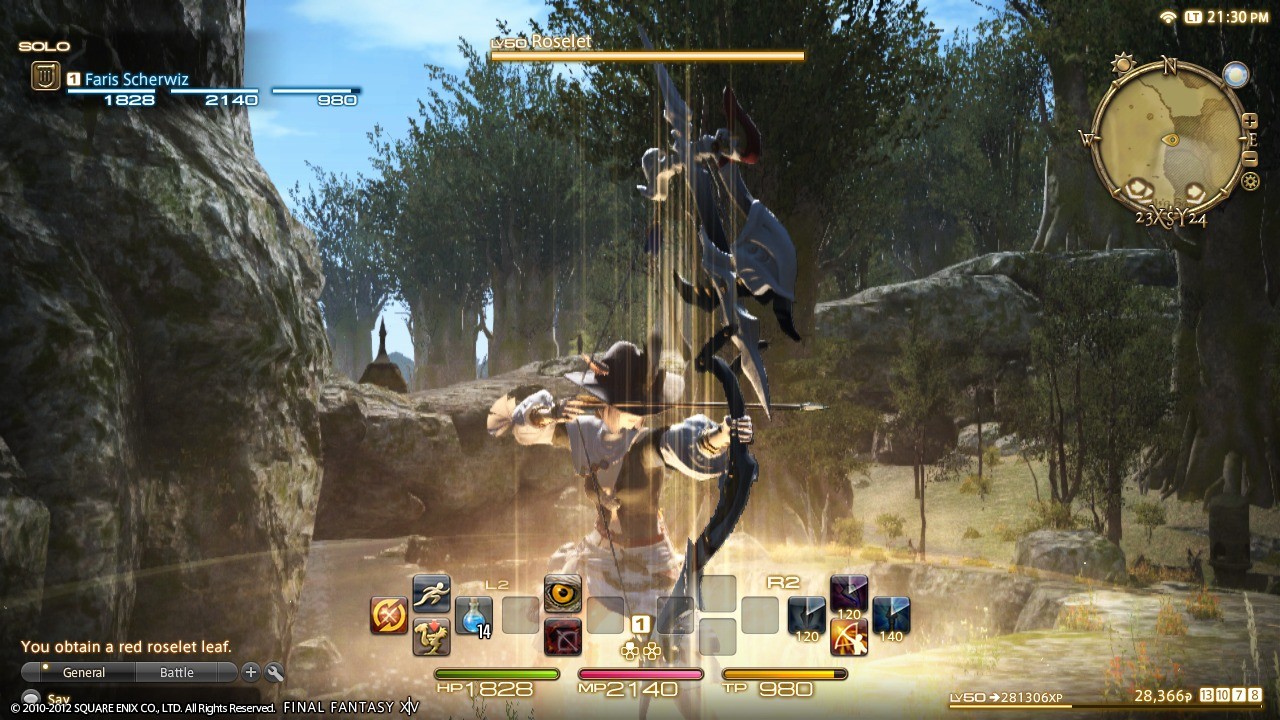Zoom out the minimap with minus control
The height and width of the screenshot is (720, 1280).
(1250, 158)
